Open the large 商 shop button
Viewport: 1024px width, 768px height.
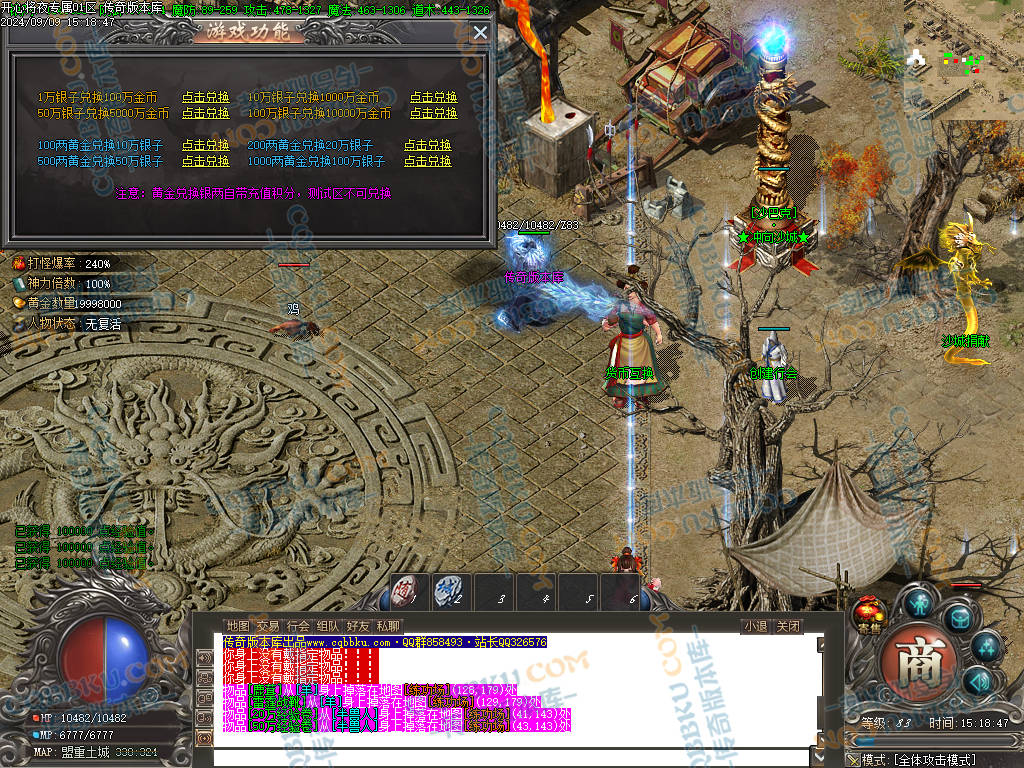pos(913,663)
